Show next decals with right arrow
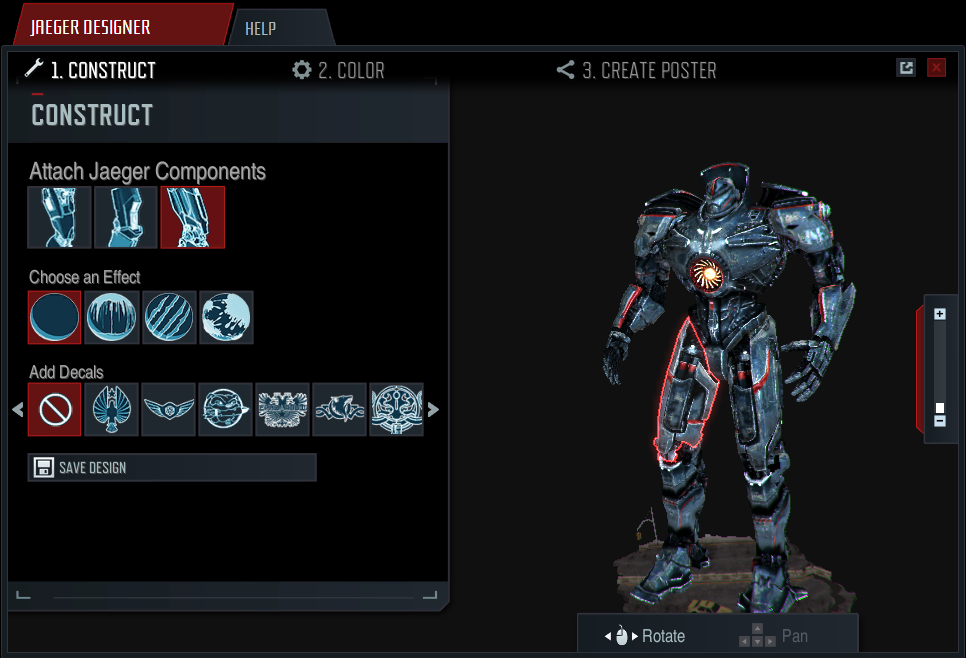966x658 pixels. tap(433, 409)
